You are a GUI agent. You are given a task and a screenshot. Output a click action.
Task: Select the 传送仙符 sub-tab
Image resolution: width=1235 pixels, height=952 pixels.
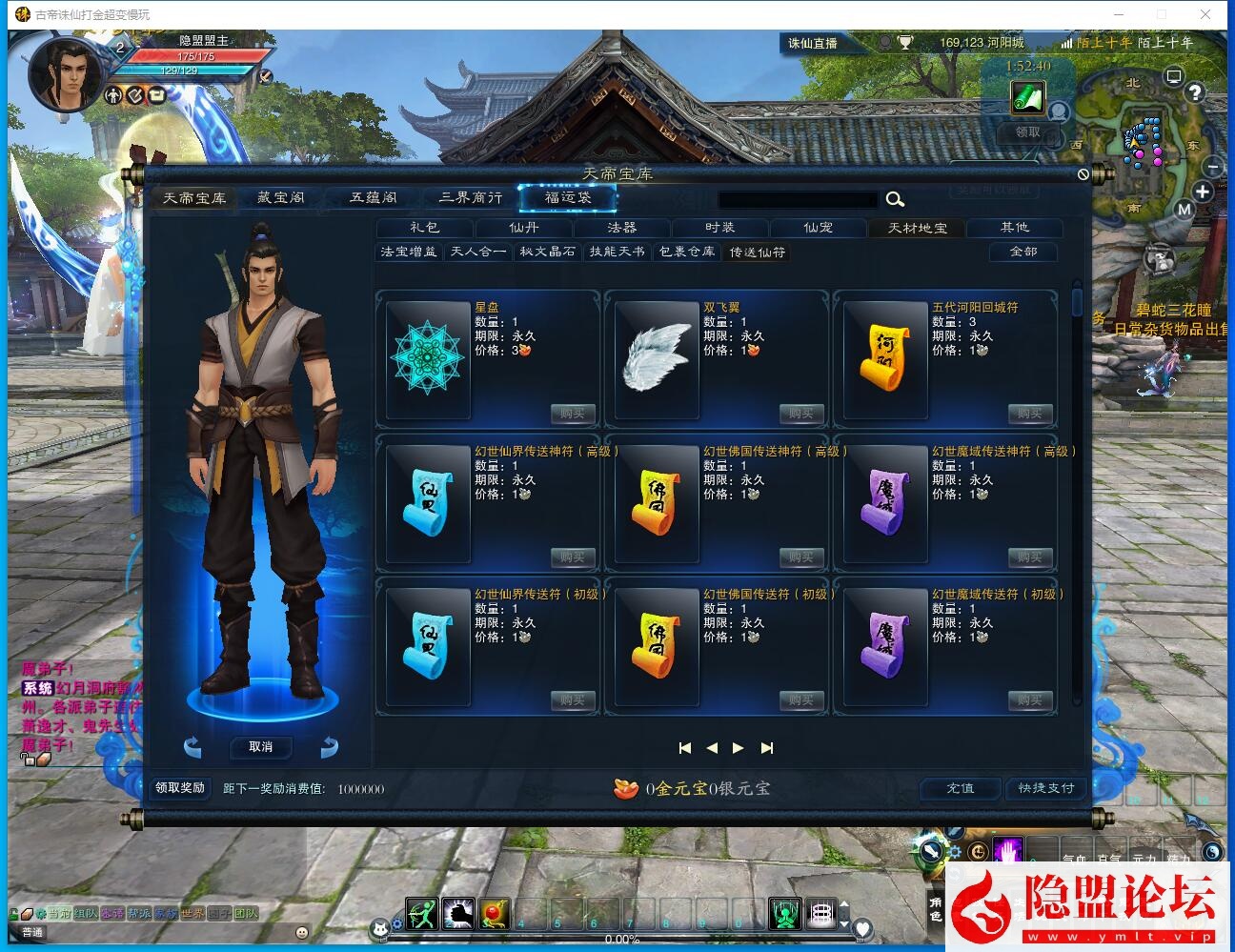[x=757, y=253]
